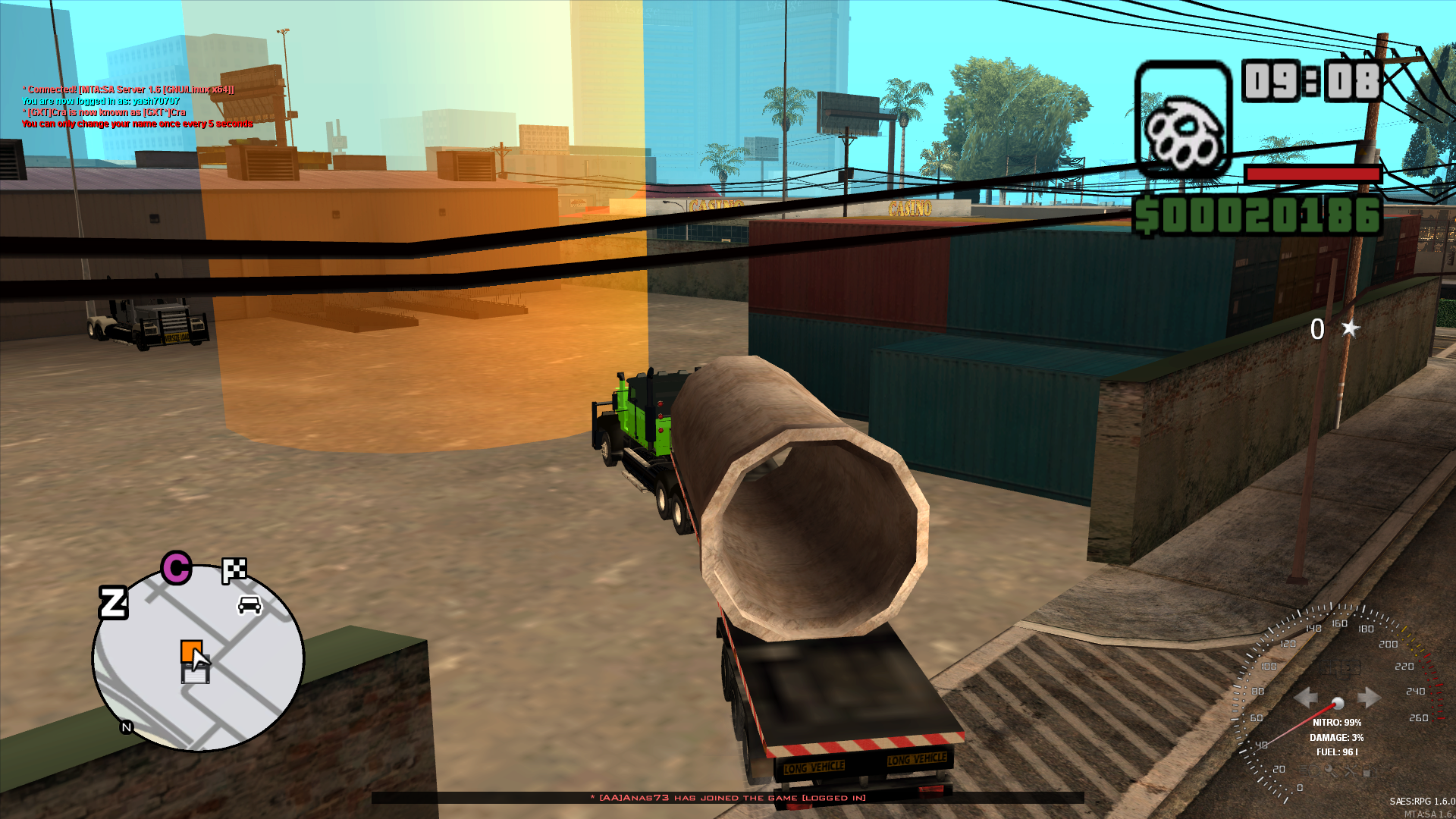Viewport: 1456px width, 819px height.
Task: Click the N north indicator on the radar
Action: click(x=126, y=726)
